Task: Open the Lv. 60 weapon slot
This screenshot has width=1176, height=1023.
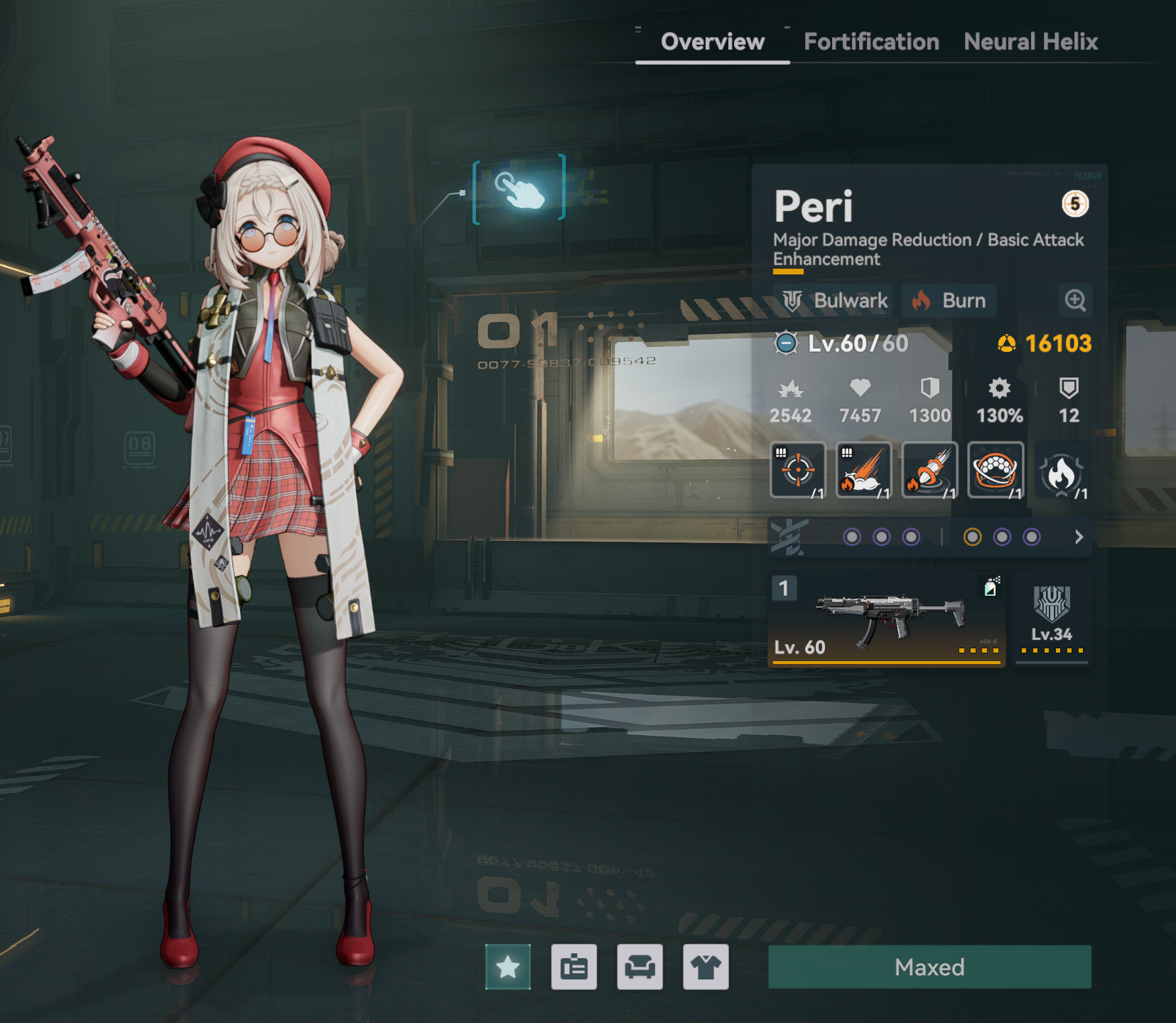Action: coord(886,619)
